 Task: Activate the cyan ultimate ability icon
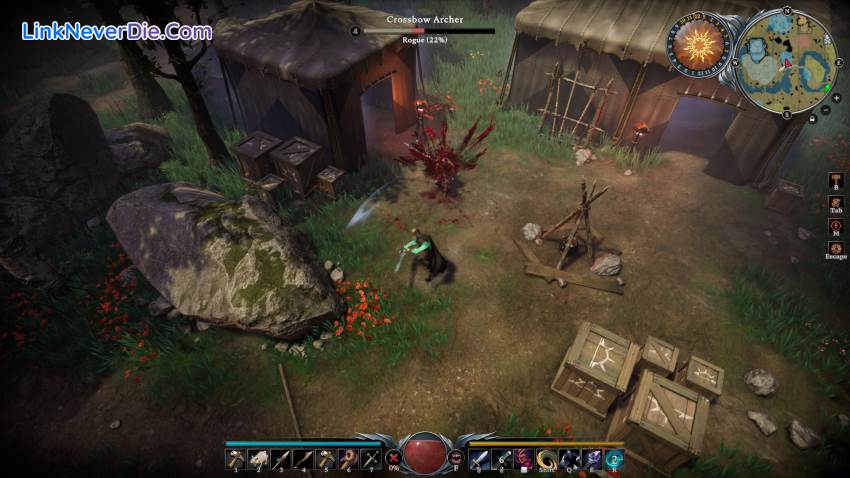(614, 458)
